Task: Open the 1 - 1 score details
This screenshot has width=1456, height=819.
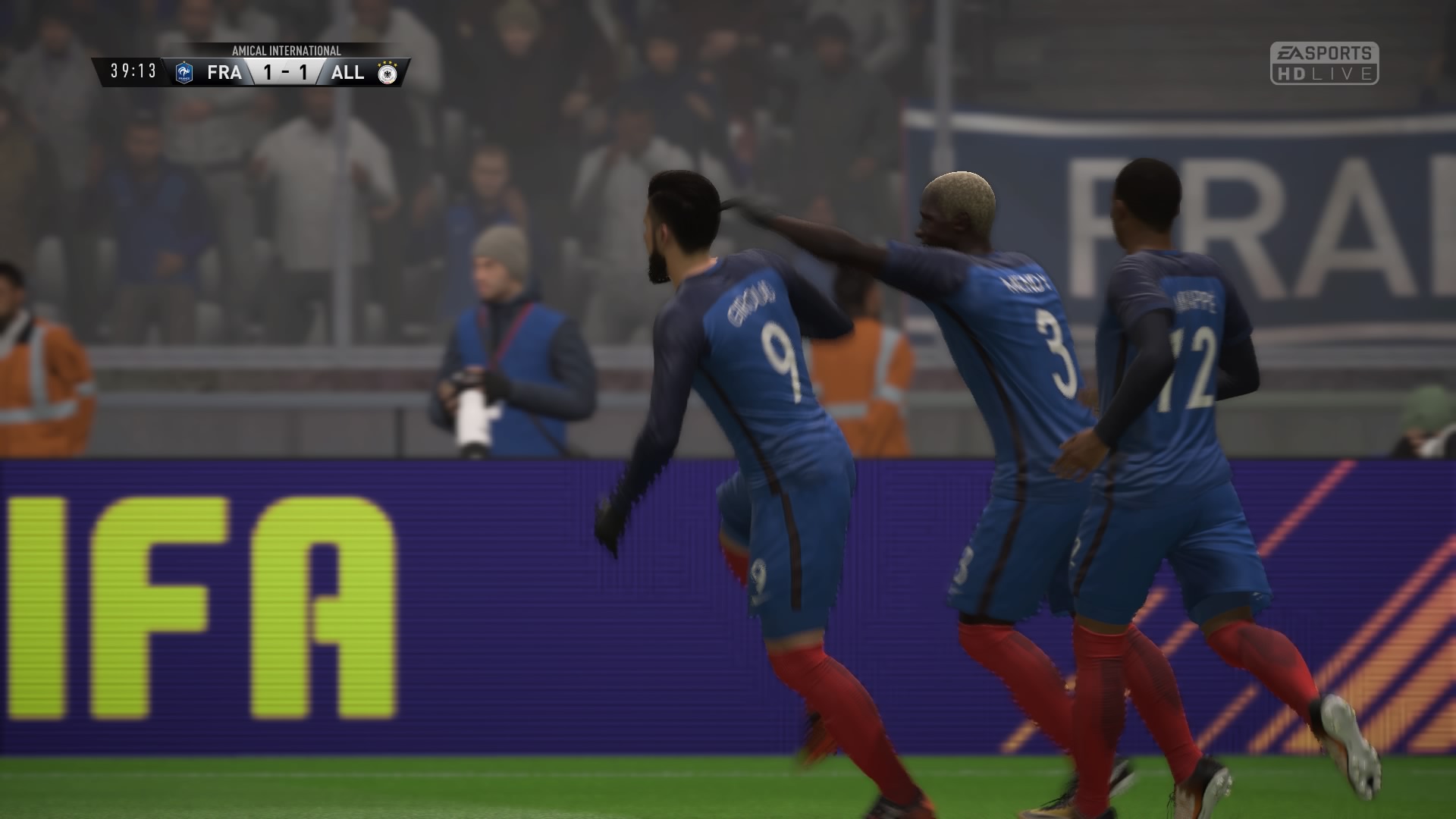Action: (x=287, y=72)
